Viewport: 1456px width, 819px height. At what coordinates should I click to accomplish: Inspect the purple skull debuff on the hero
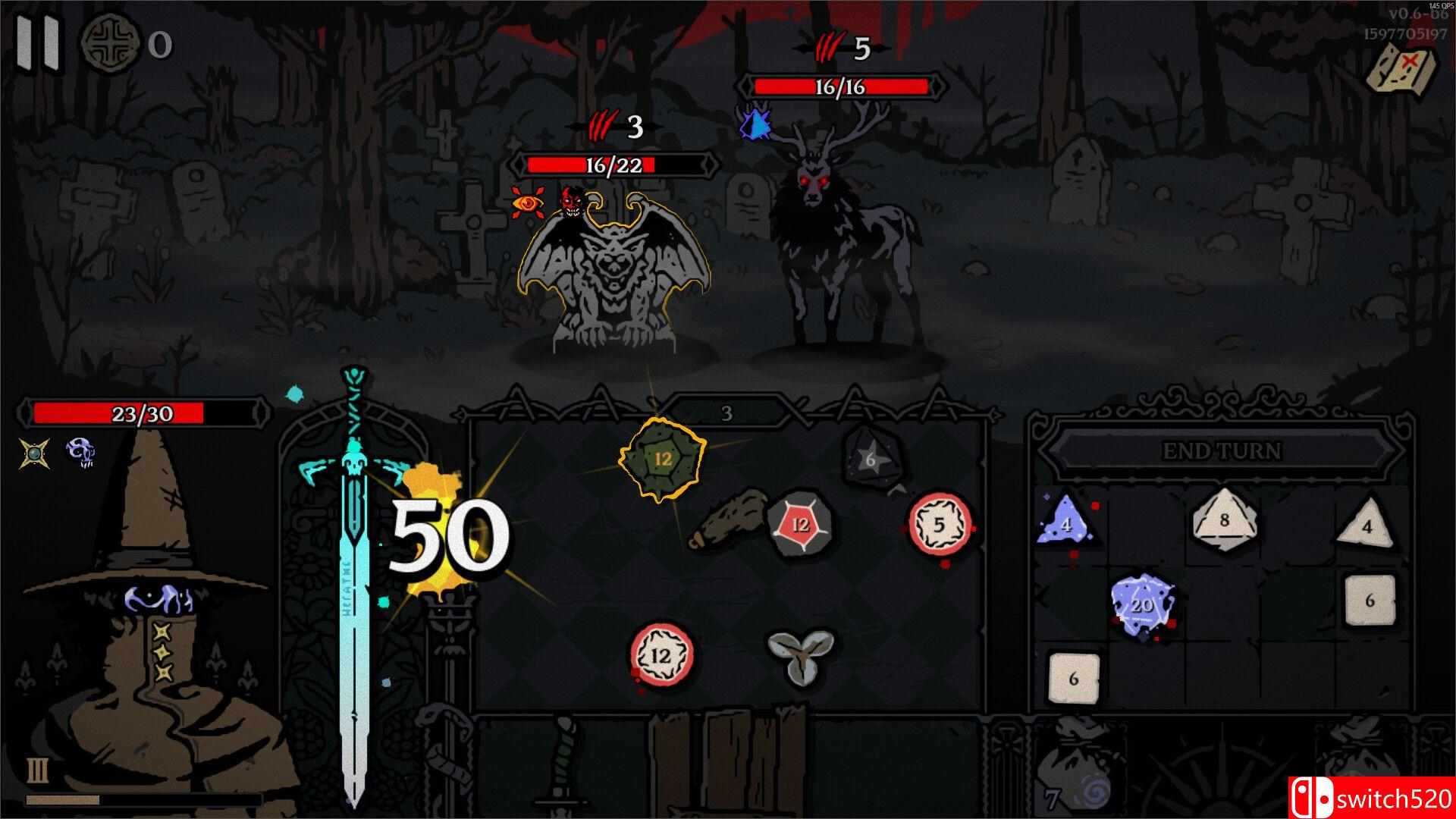(x=80, y=450)
